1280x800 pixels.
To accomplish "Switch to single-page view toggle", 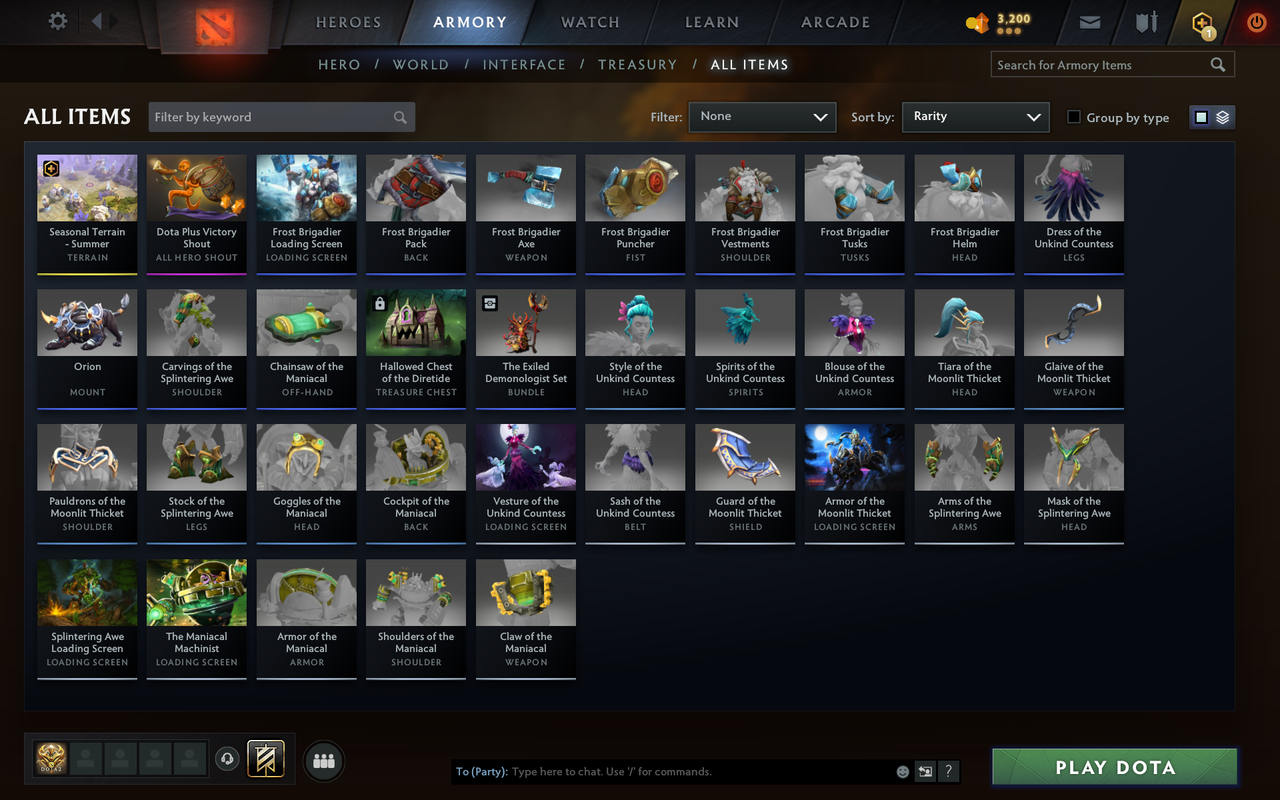I will point(1201,116).
